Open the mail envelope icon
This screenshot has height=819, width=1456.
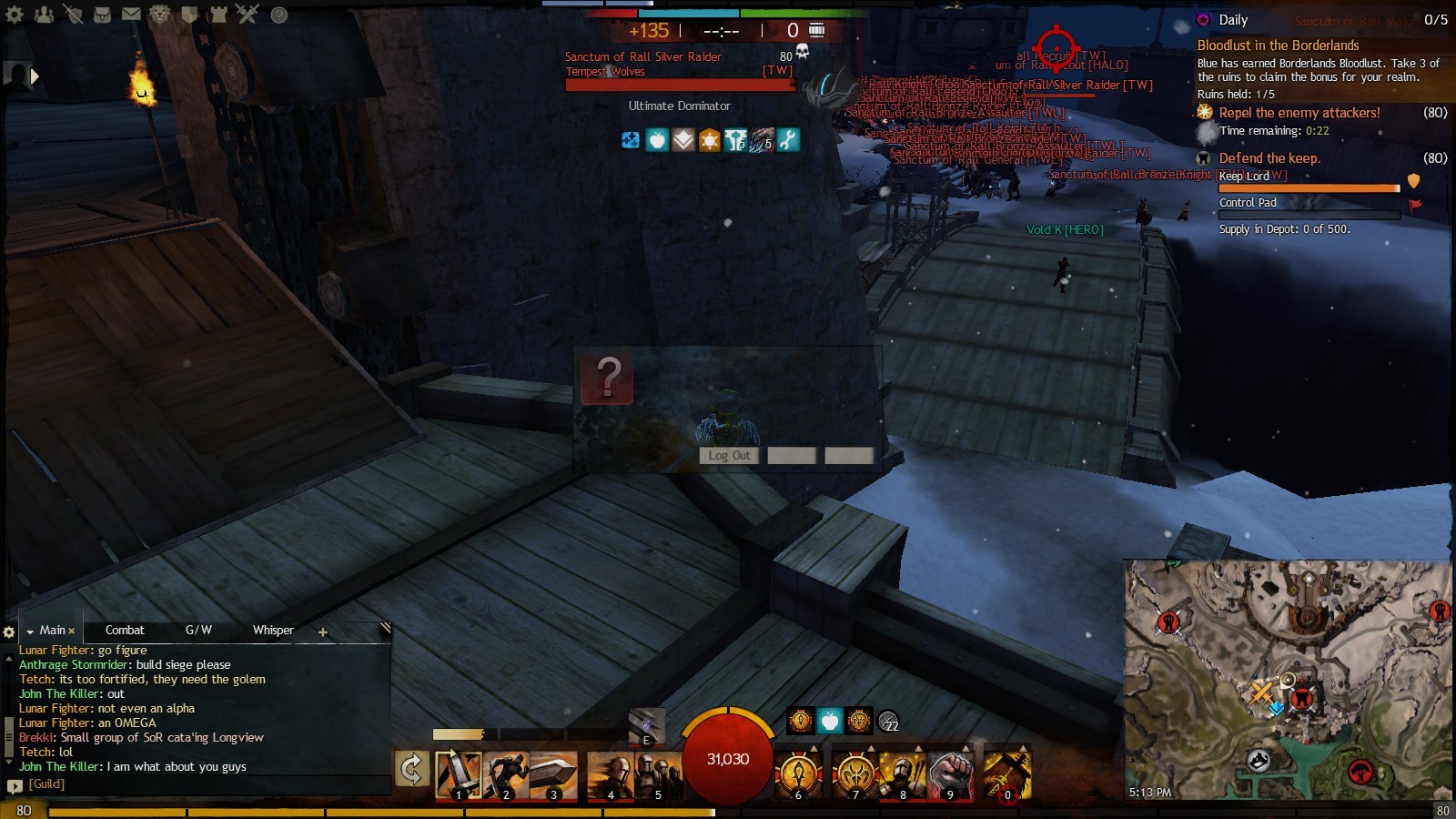point(131,15)
